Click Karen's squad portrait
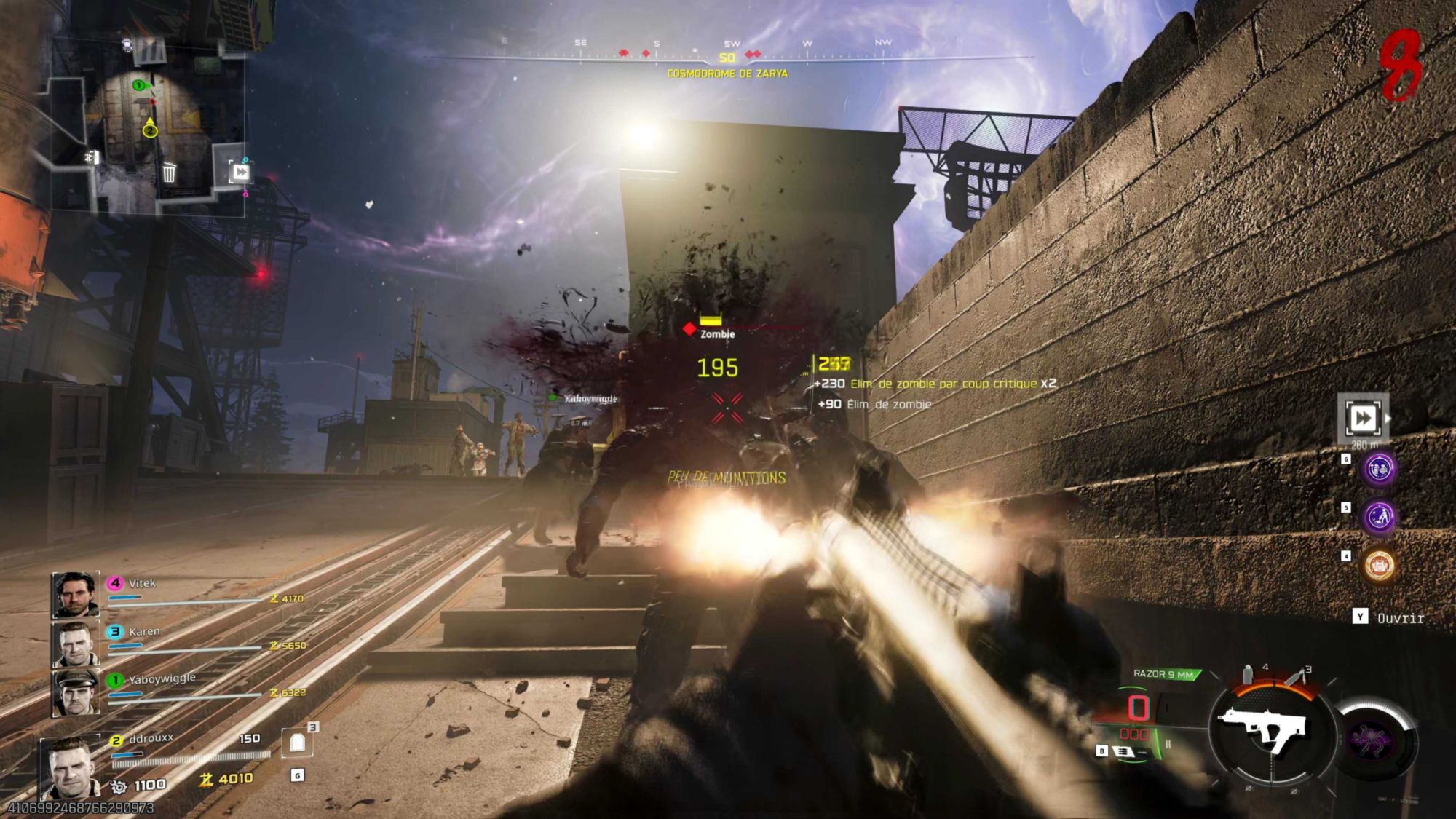Image resolution: width=1456 pixels, height=819 pixels. coord(75,644)
